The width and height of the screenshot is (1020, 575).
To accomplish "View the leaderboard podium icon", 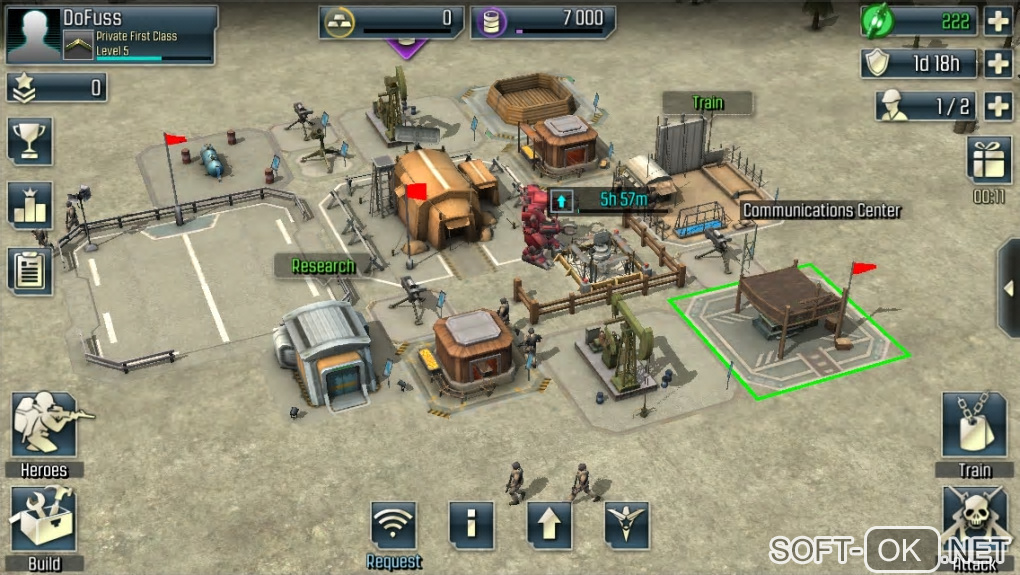I will point(30,205).
